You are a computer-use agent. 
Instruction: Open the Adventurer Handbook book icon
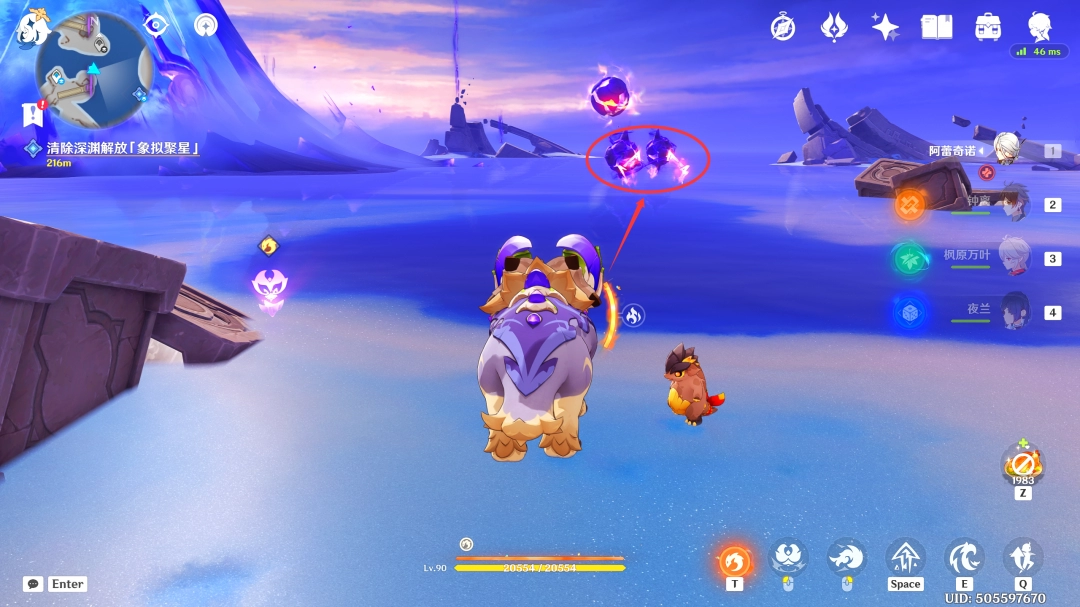point(937,27)
